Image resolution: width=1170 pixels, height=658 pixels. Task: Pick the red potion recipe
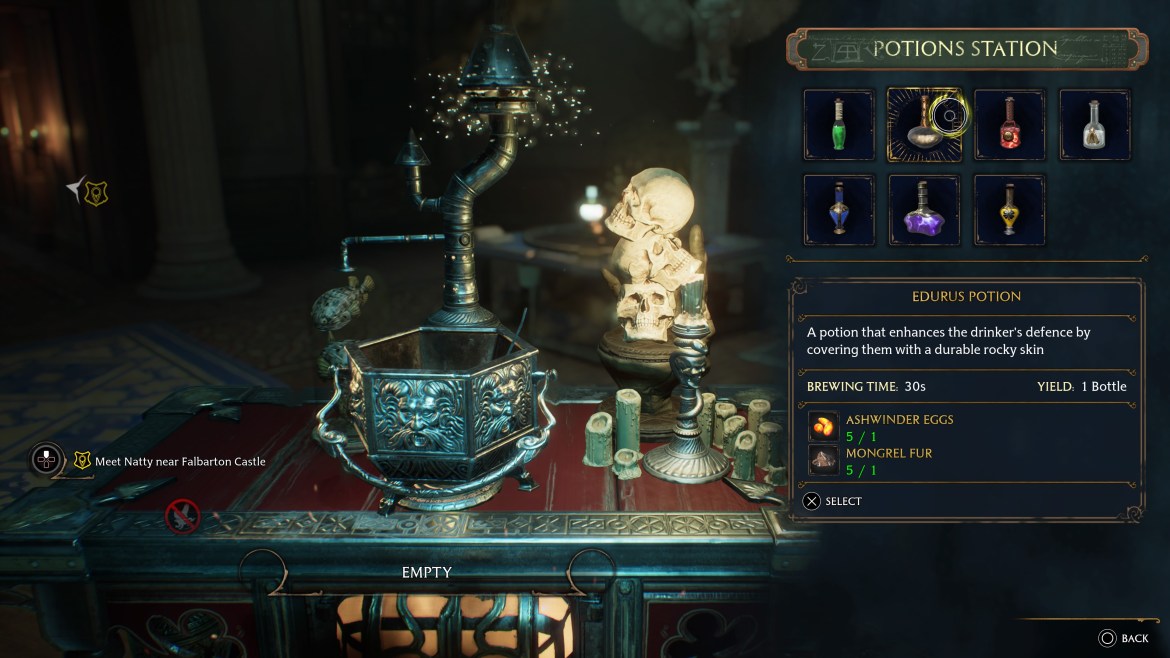pyautogui.click(x=1010, y=125)
